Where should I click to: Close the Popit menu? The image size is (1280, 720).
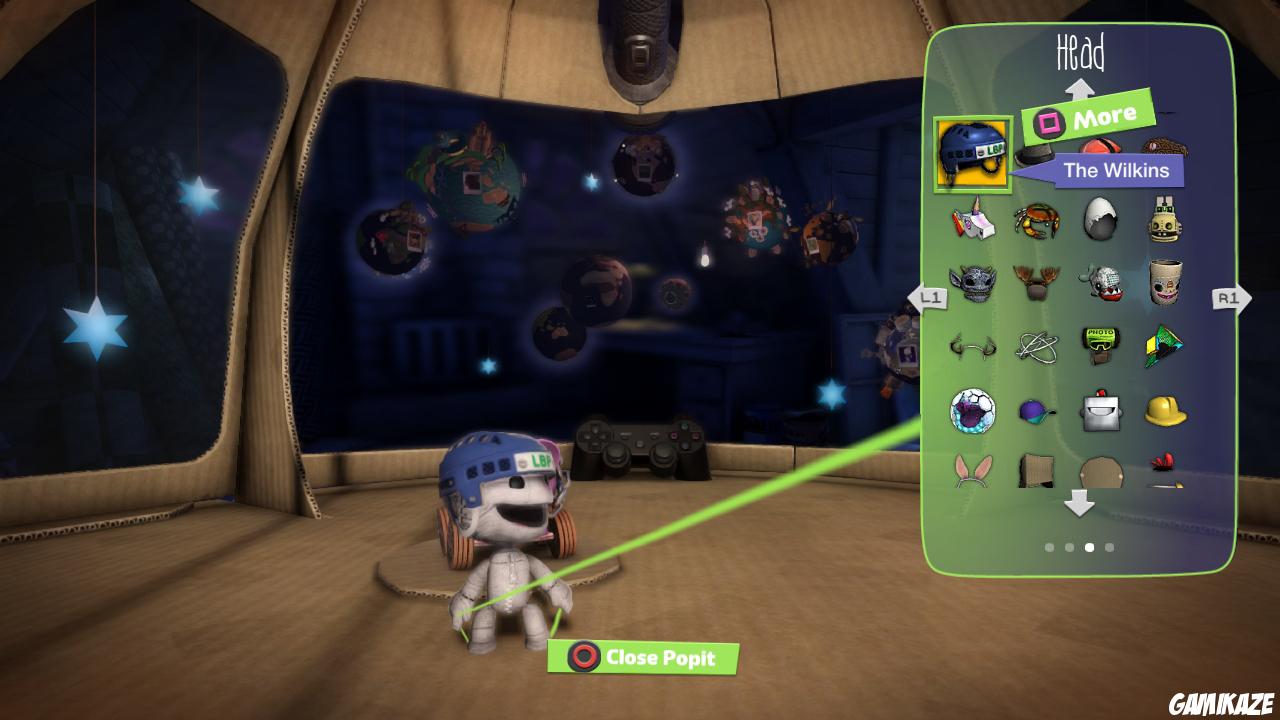click(644, 658)
